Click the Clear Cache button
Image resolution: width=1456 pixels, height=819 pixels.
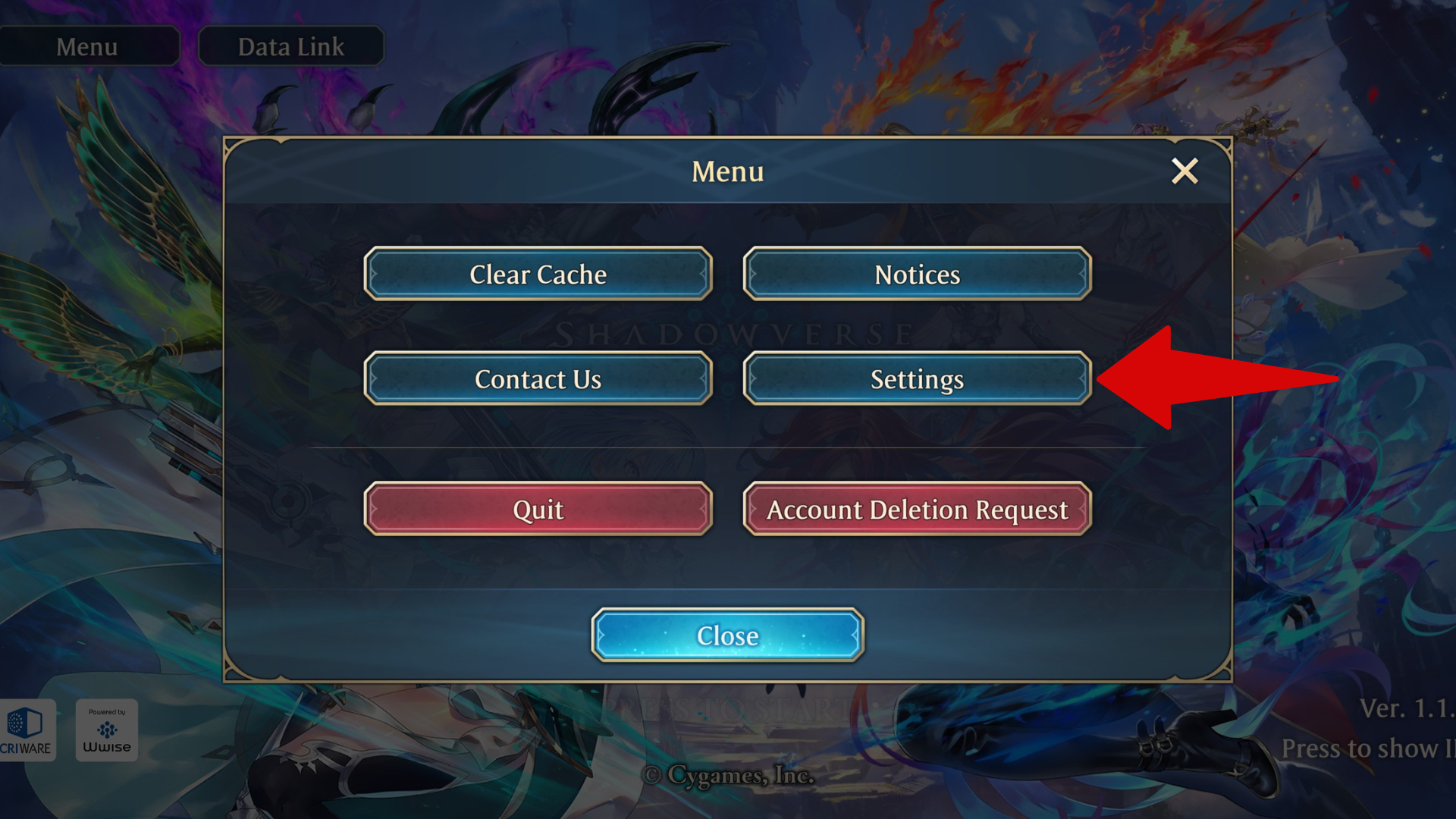538,275
